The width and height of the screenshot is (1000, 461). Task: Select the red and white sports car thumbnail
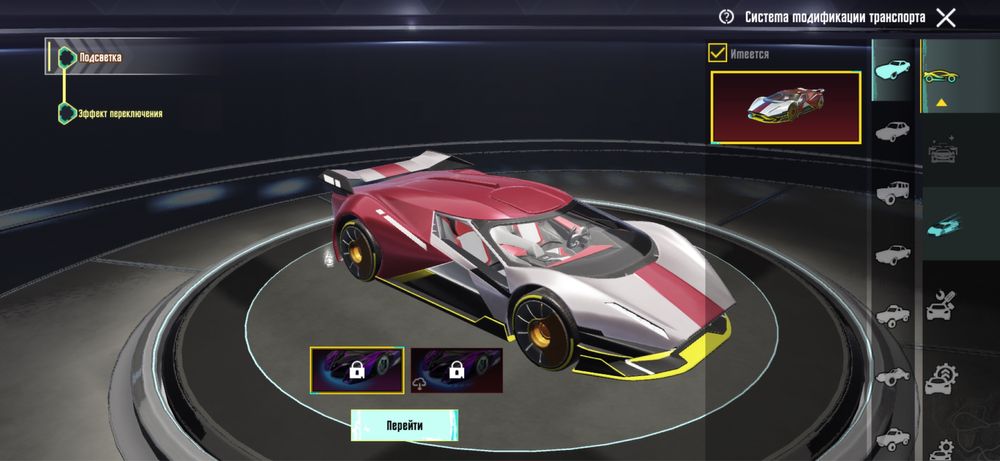coord(785,106)
